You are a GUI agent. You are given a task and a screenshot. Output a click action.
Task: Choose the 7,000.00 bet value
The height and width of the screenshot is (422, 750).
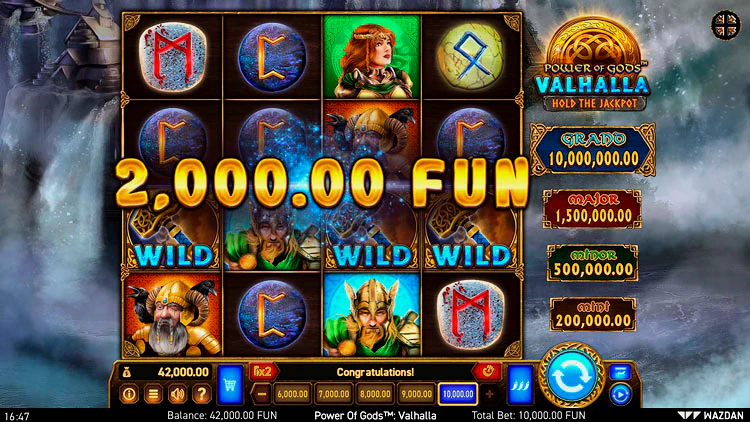(335, 394)
